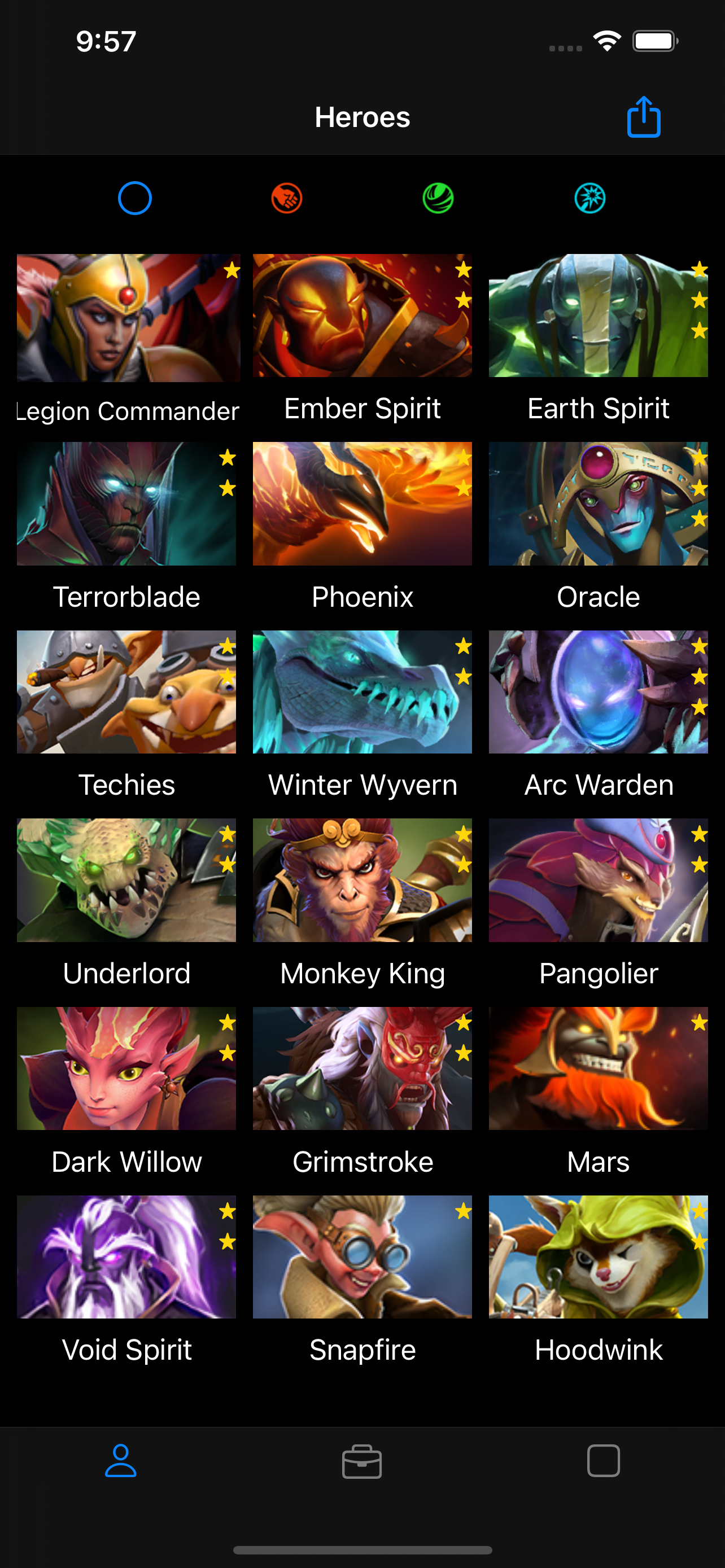The width and height of the screenshot is (725, 1568).
Task: Open the share sheet via export icon
Action: (644, 117)
